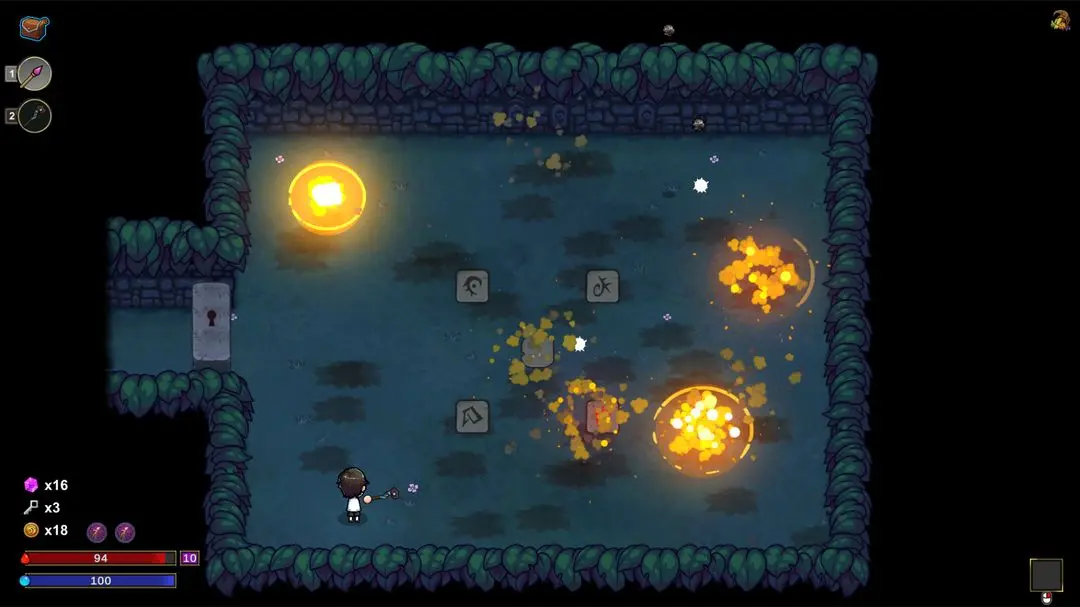This screenshot has height=607, width=1080.
Task: Switch to the dark staff in slot 2
Action: [35, 116]
